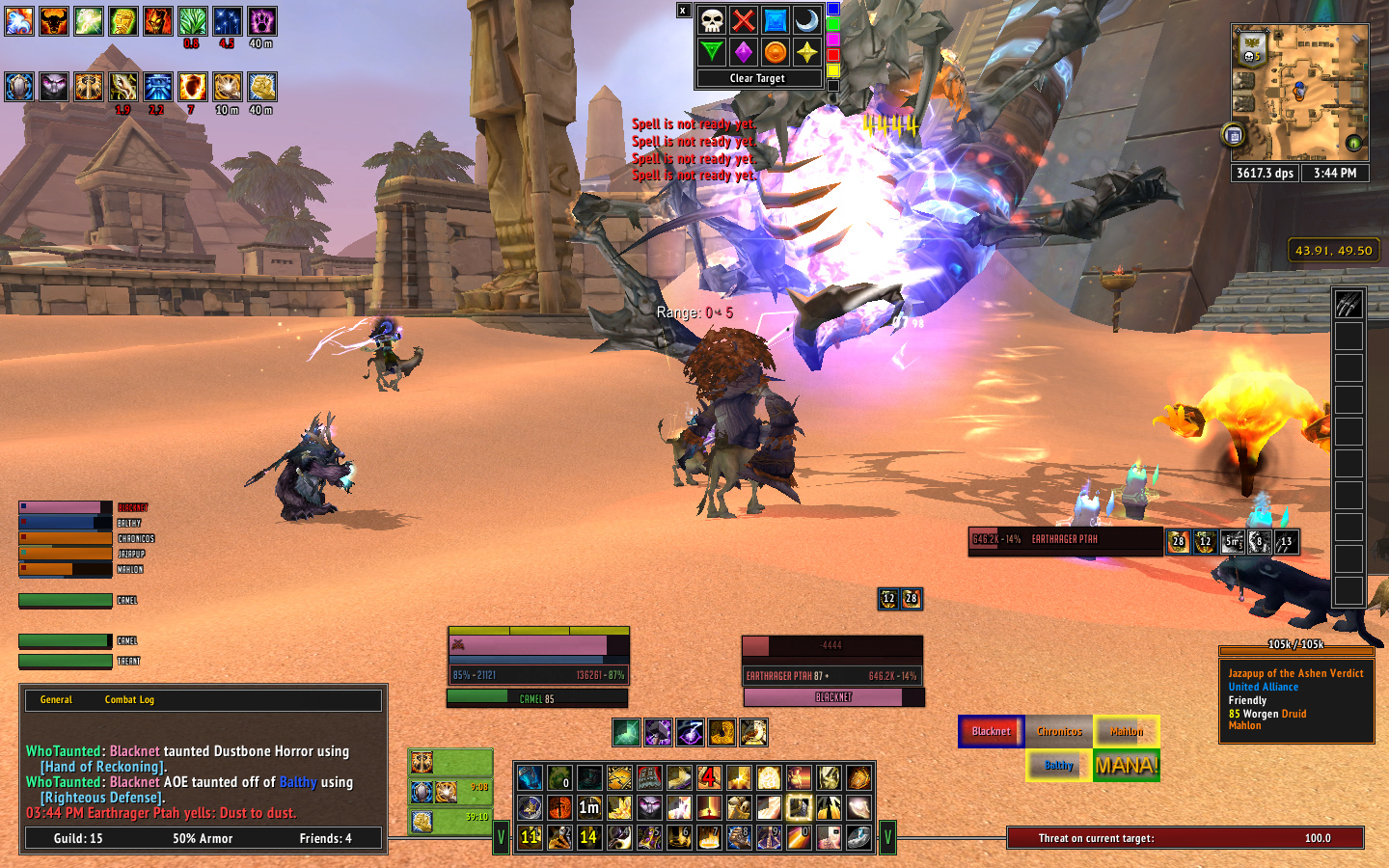This screenshot has height=868, width=1389.
Task: Switch to the Combat Log tab
Action: (x=129, y=700)
